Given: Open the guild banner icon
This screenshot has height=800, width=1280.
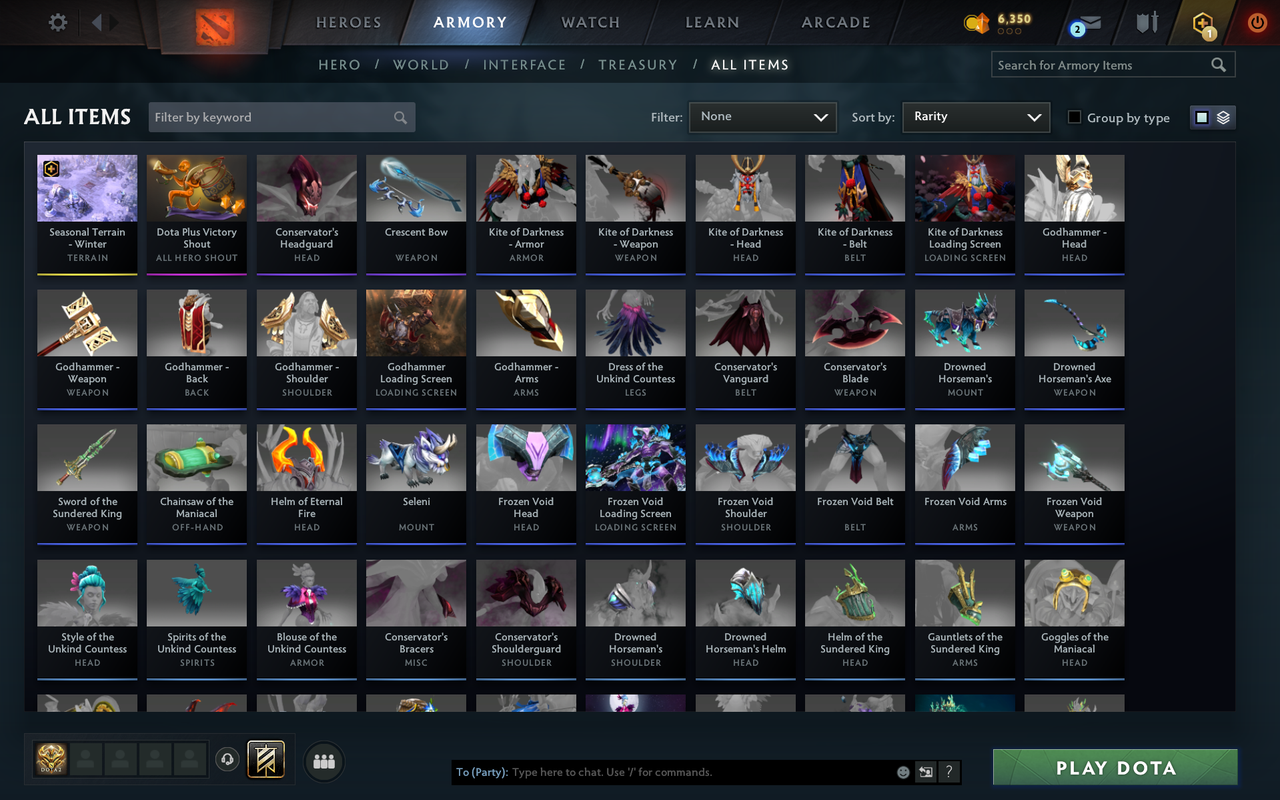Looking at the screenshot, I should 266,761.
